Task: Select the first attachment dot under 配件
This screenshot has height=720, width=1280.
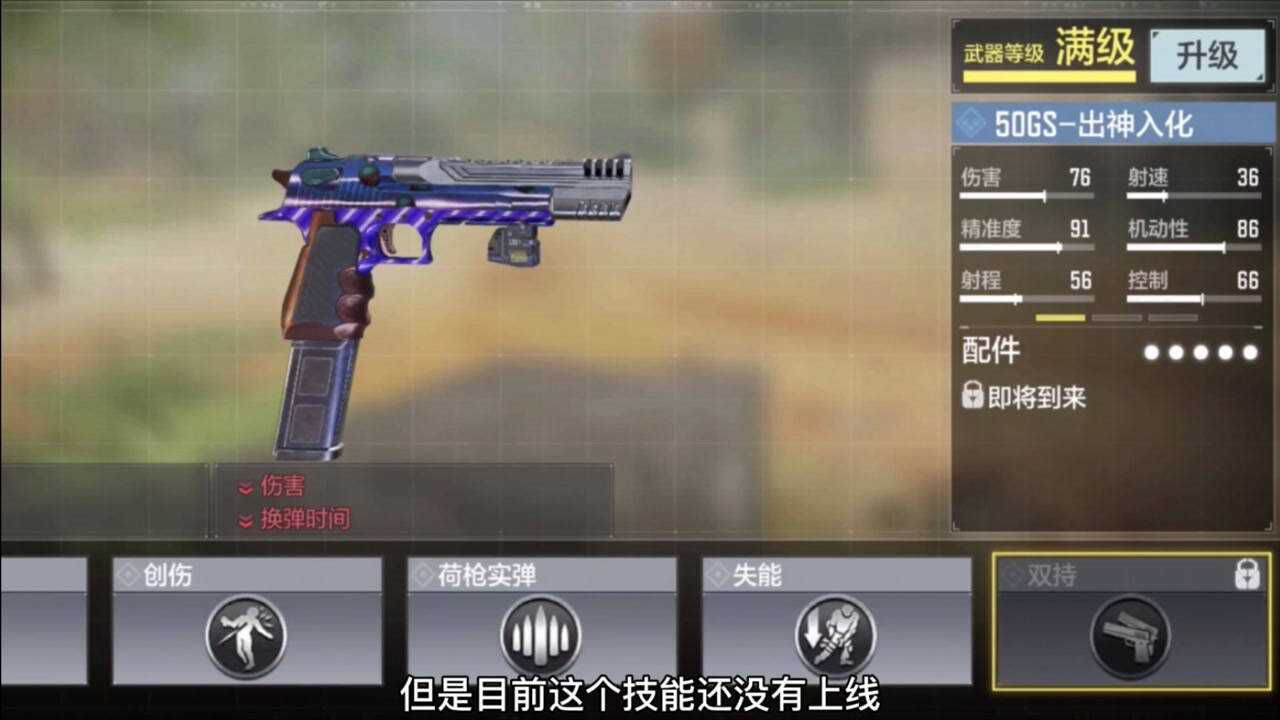Action: tap(1151, 352)
